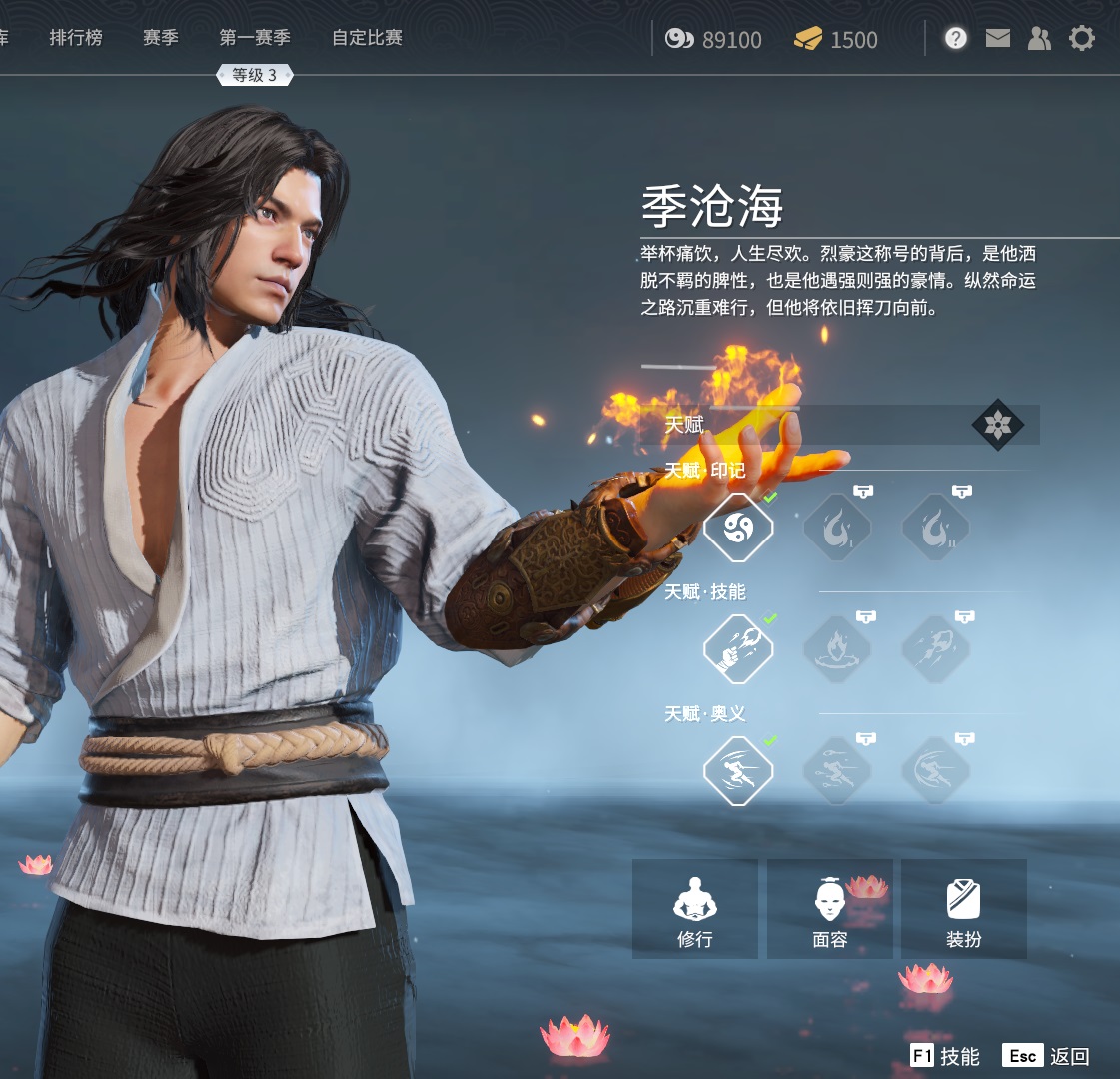The height and width of the screenshot is (1079, 1120).
Task: Check the mail envelope icon
Action: [997, 39]
